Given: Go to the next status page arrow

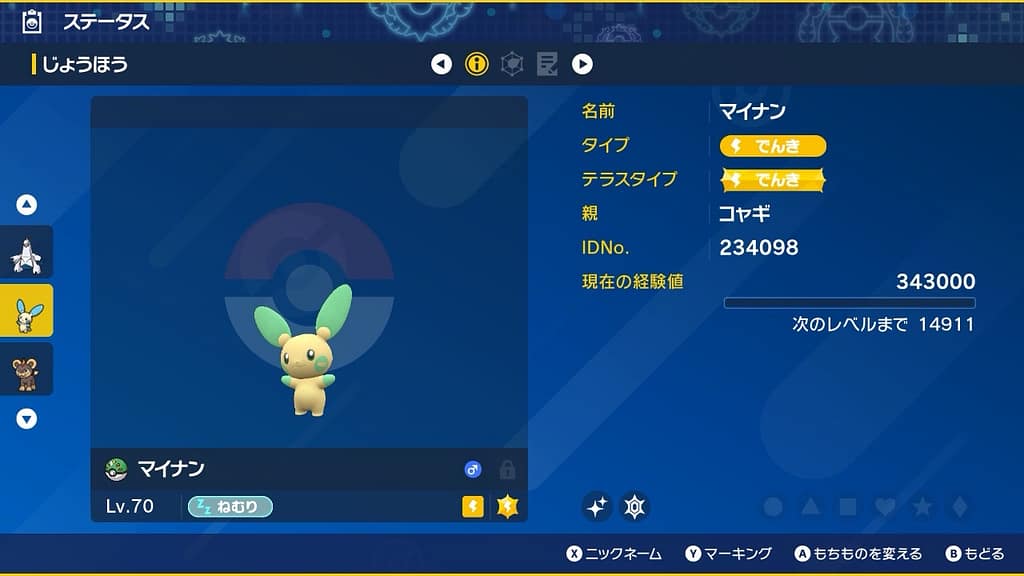Looking at the screenshot, I should click(582, 65).
